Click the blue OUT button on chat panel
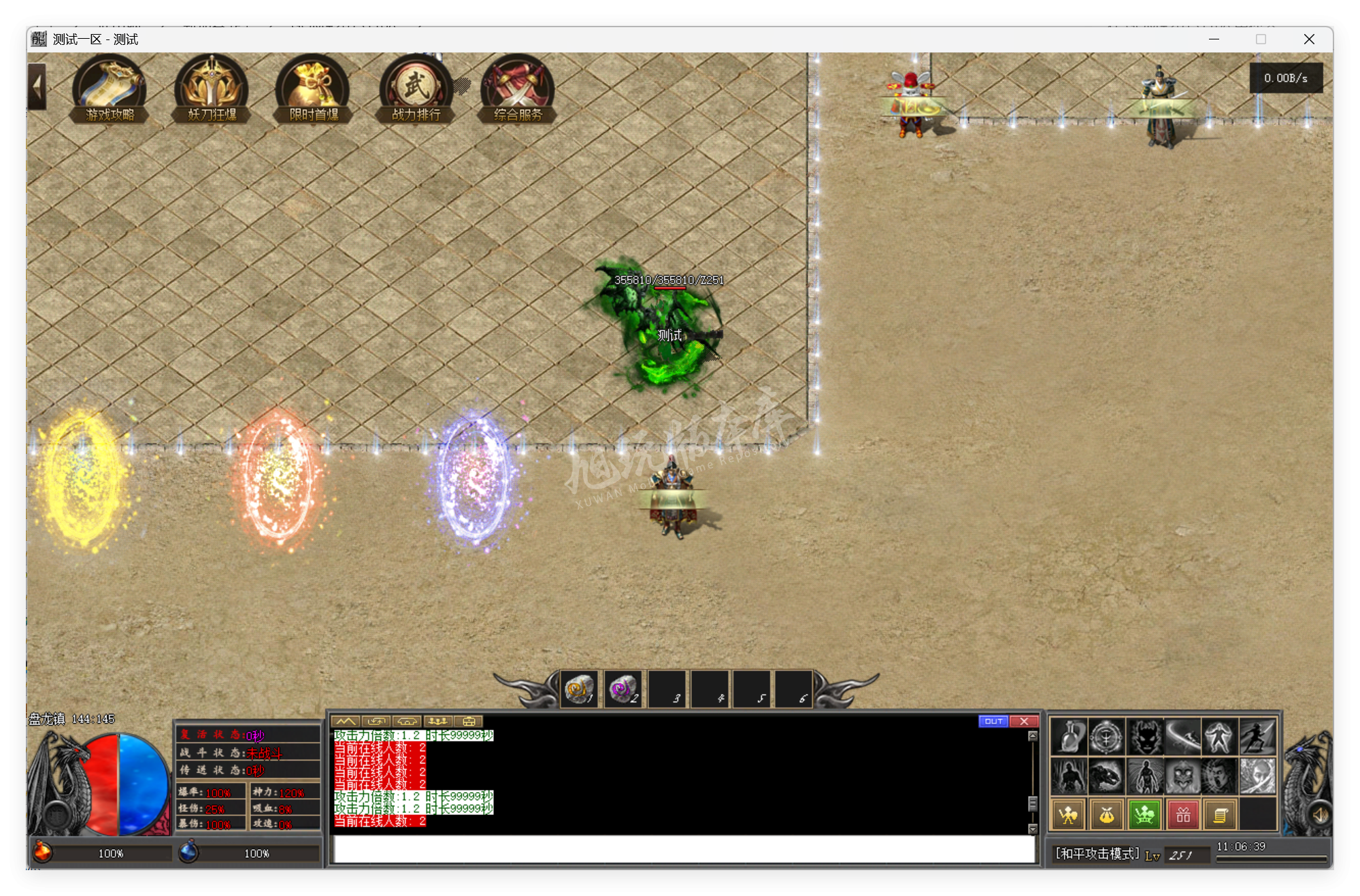Image resolution: width=1360 pixels, height=896 pixels. 993,721
